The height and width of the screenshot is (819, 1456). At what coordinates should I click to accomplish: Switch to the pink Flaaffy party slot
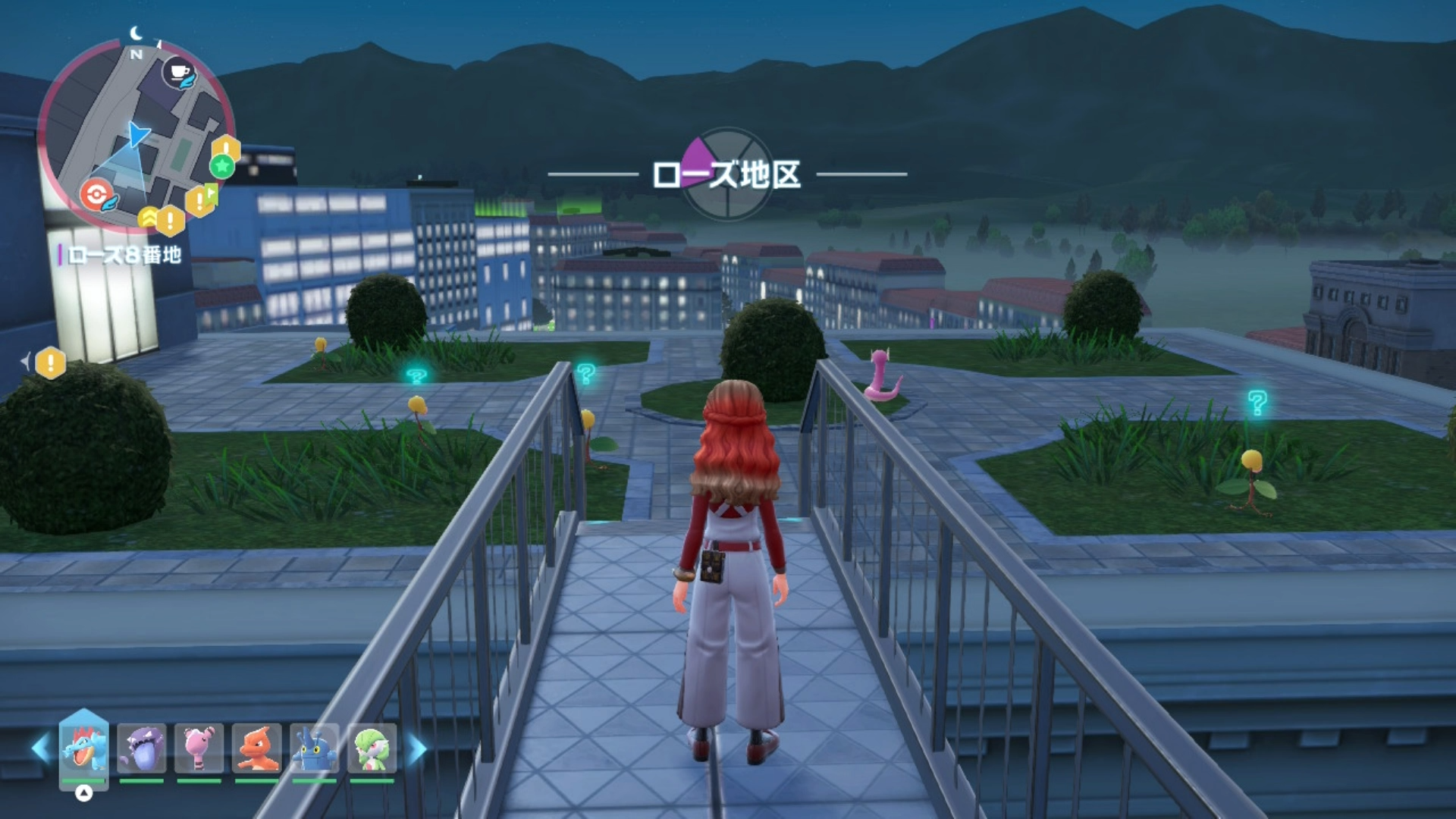pos(199,748)
